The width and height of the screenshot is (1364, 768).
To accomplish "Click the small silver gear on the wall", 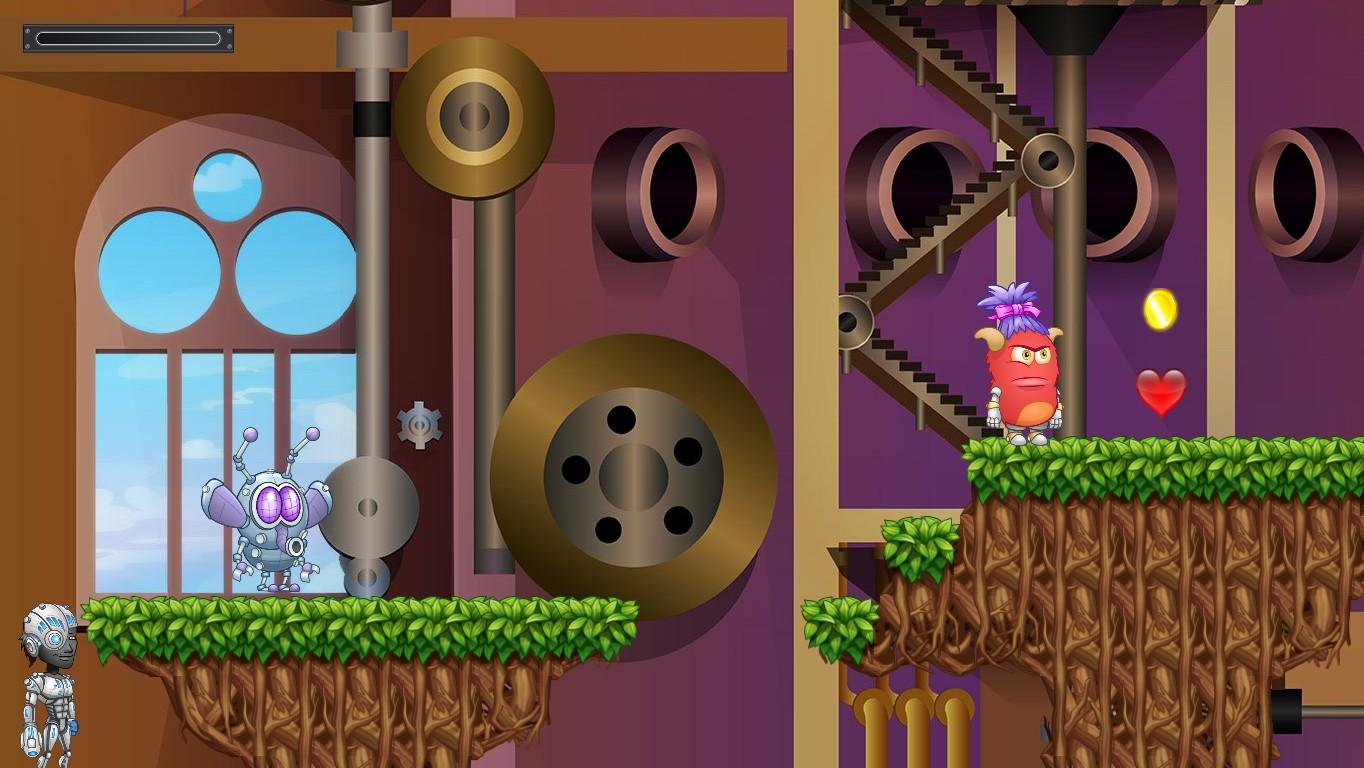I will click(x=420, y=425).
